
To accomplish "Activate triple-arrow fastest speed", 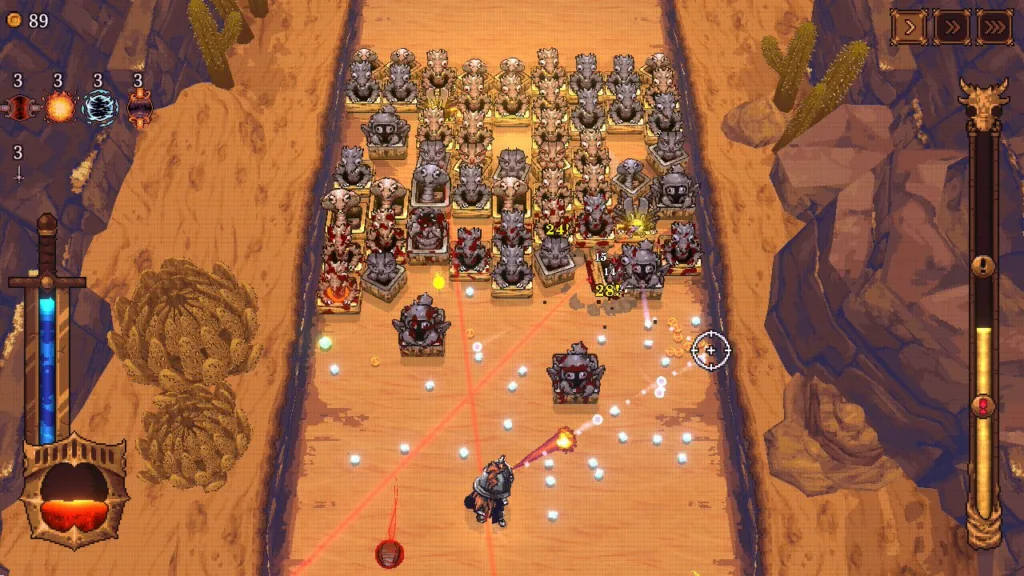I will point(994,27).
